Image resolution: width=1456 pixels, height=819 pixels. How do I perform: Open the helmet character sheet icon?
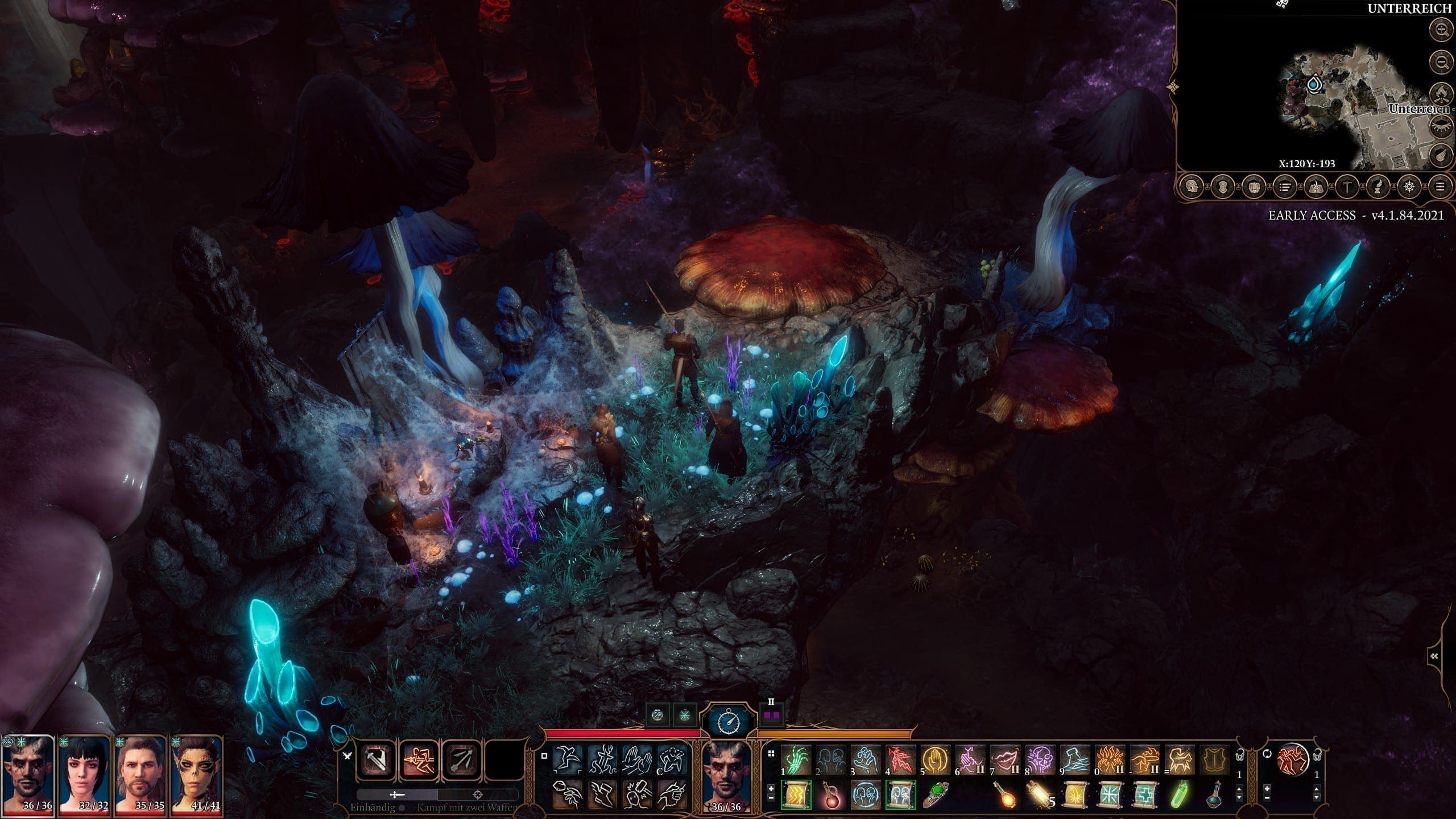pos(1192,186)
